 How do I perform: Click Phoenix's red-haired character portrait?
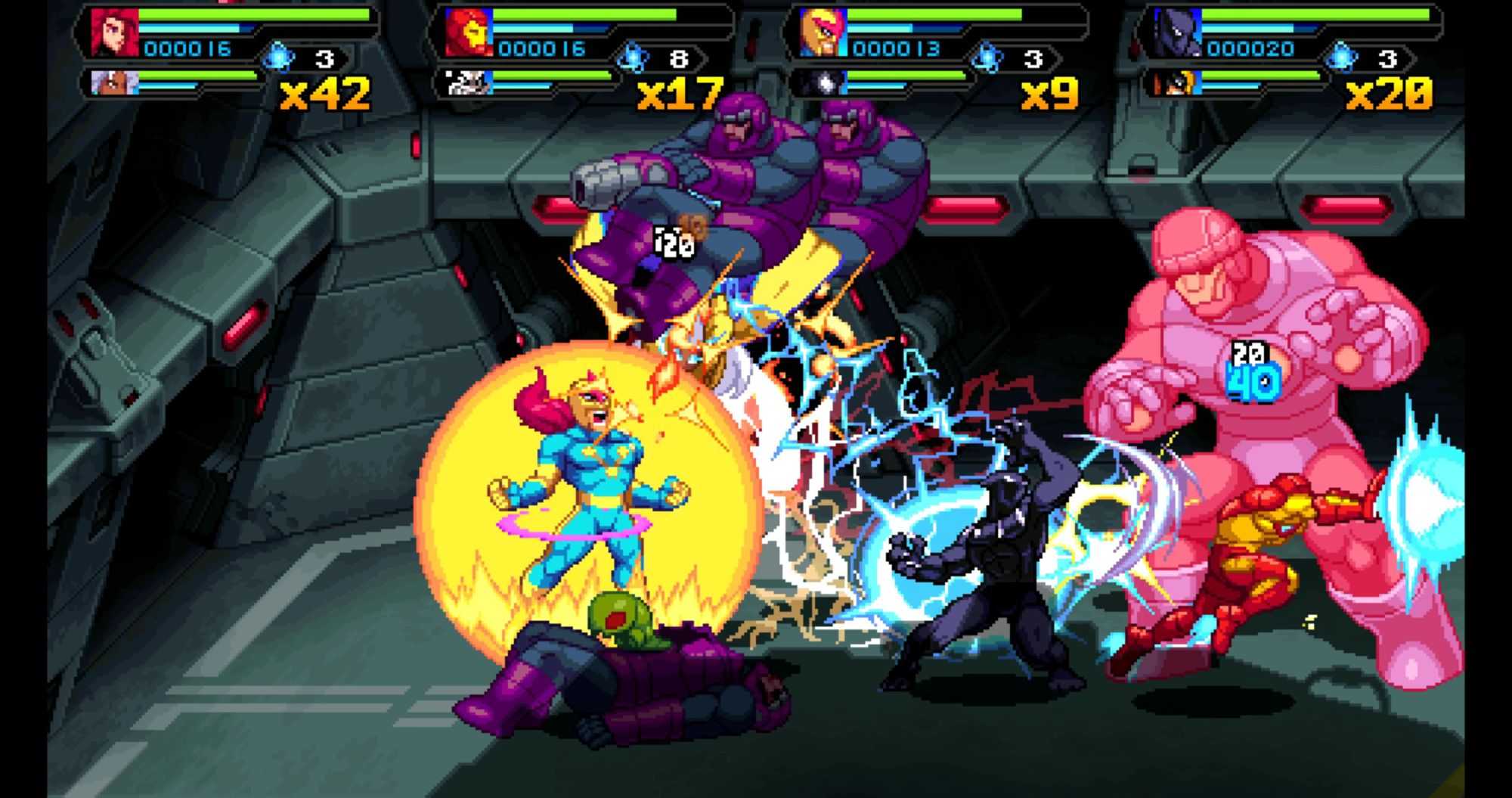[x=110, y=33]
